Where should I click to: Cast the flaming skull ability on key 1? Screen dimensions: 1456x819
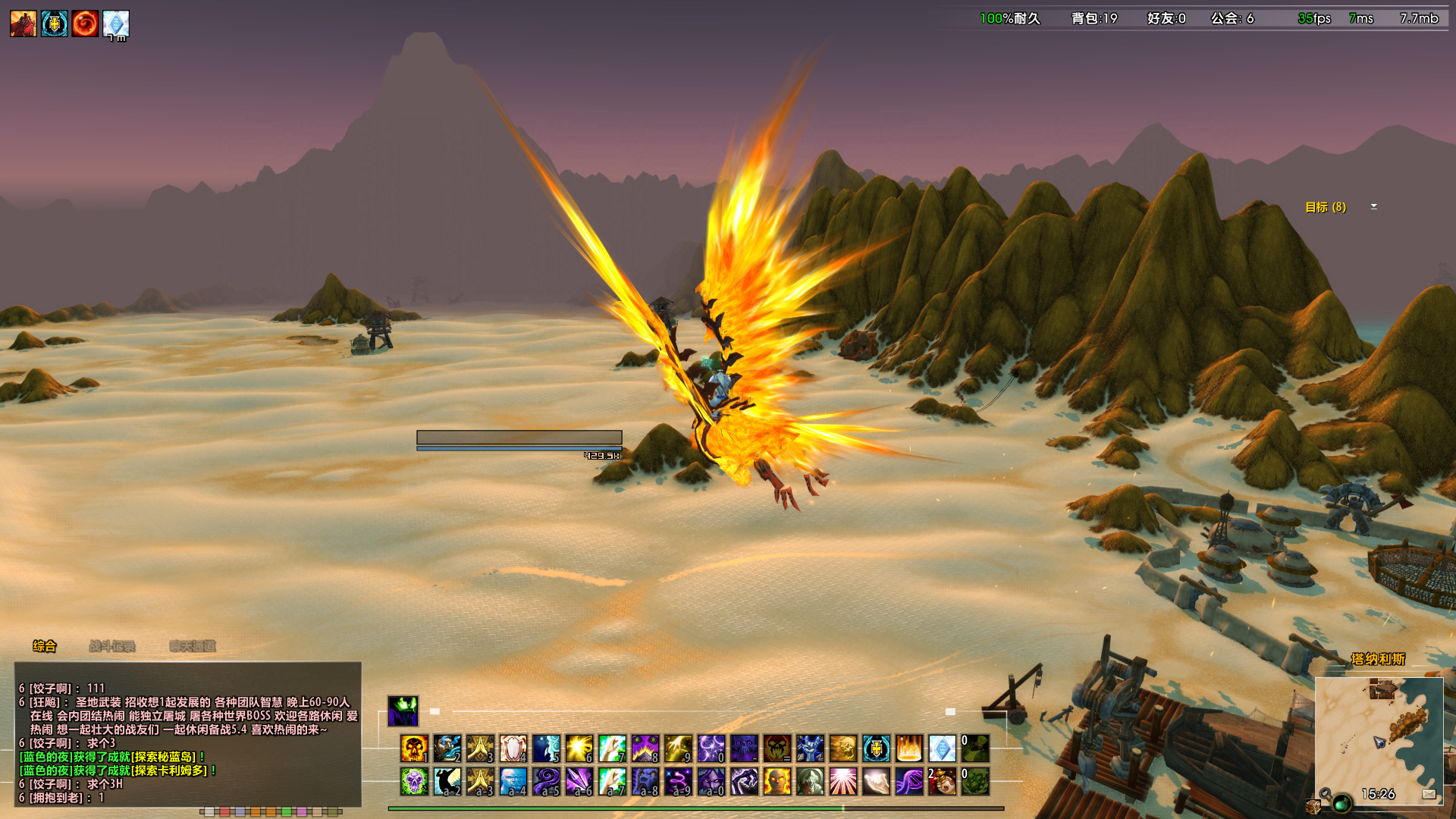click(x=414, y=748)
